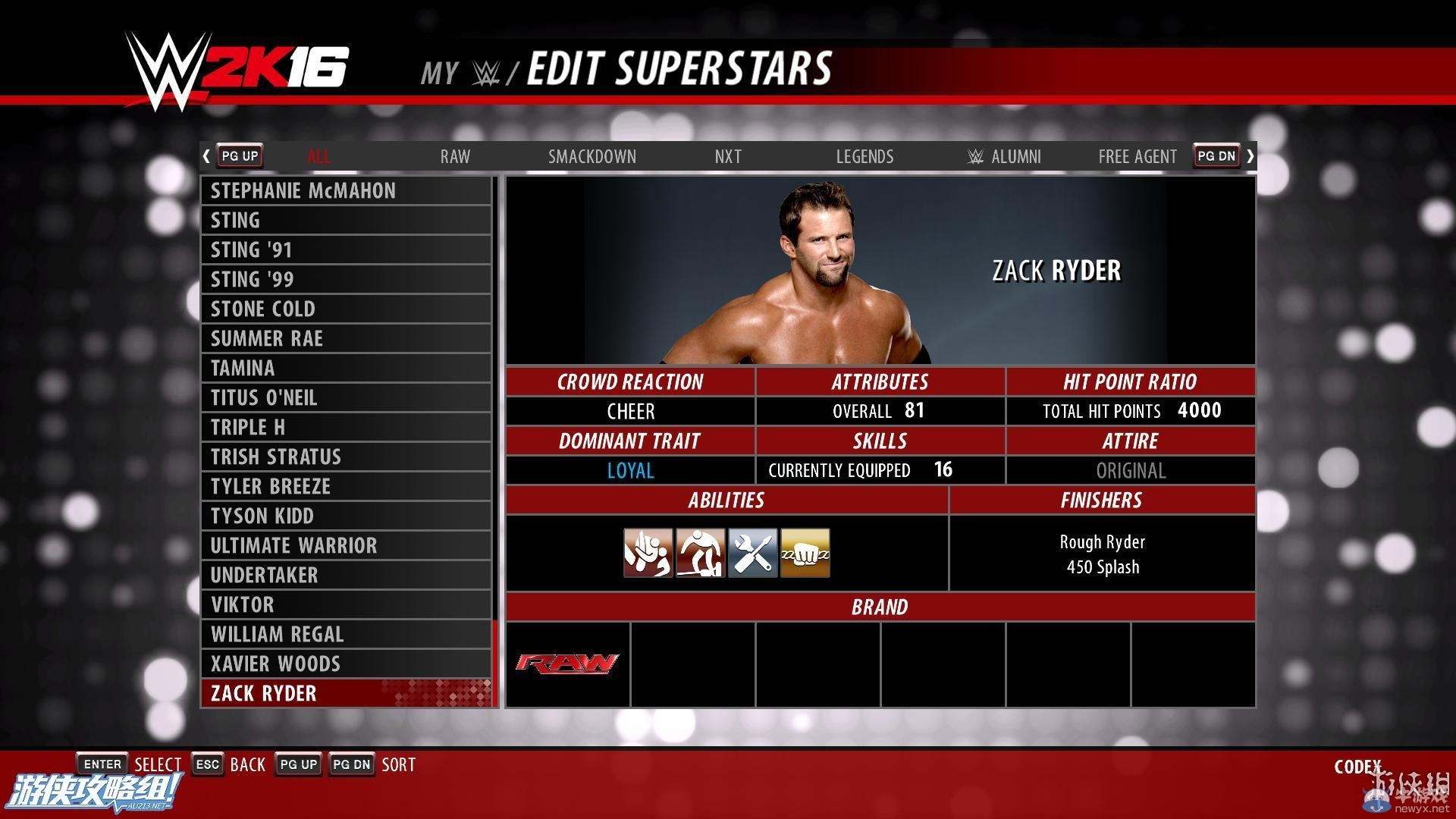1456x819 pixels.
Task: Select the first grapple ability icon
Action: click(648, 553)
